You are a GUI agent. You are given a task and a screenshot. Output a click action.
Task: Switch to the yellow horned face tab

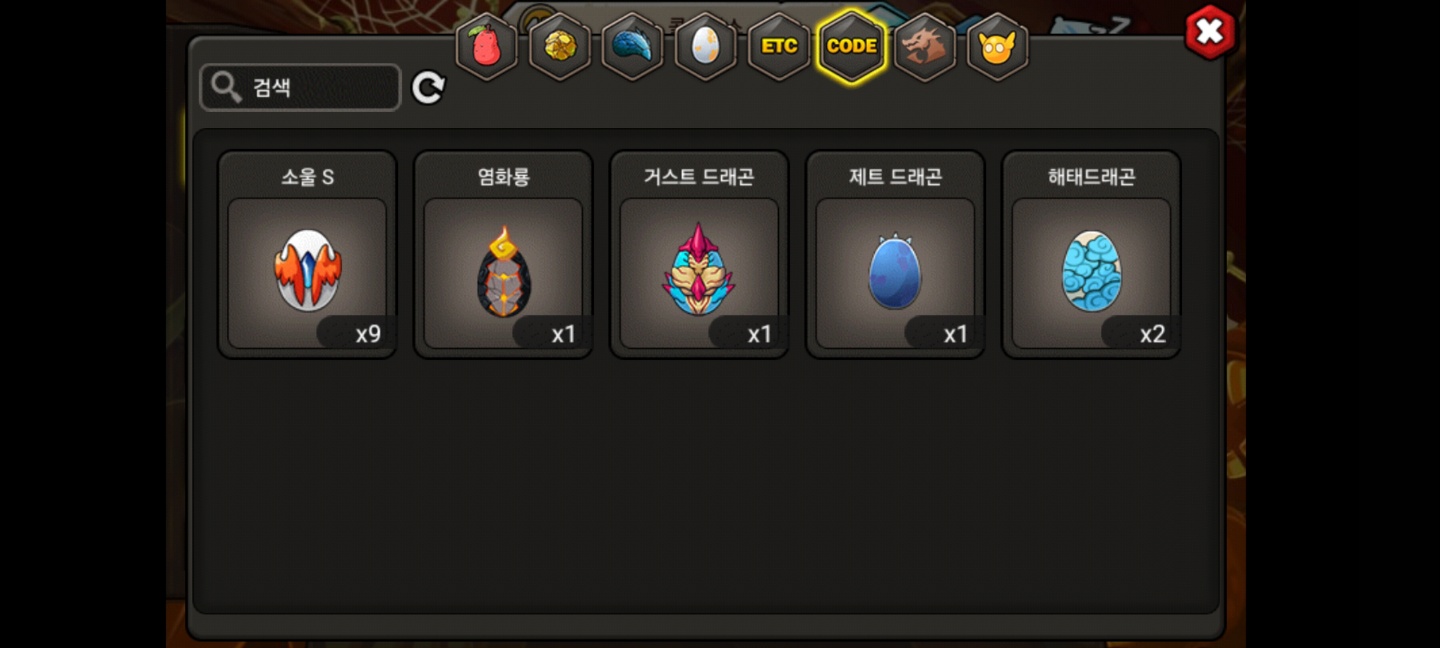tap(997, 46)
